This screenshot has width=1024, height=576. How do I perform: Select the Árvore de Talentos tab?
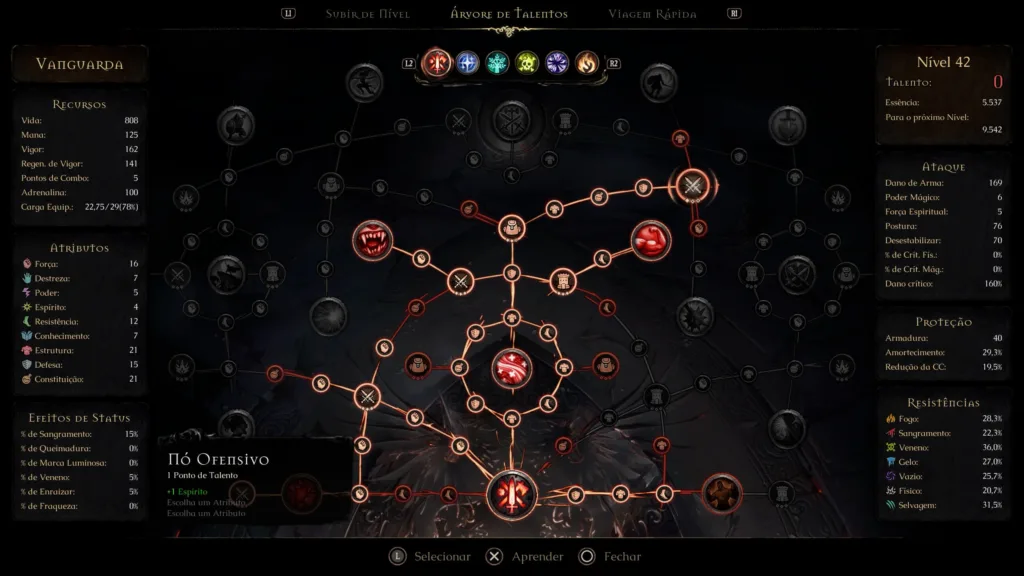coord(509,14)
